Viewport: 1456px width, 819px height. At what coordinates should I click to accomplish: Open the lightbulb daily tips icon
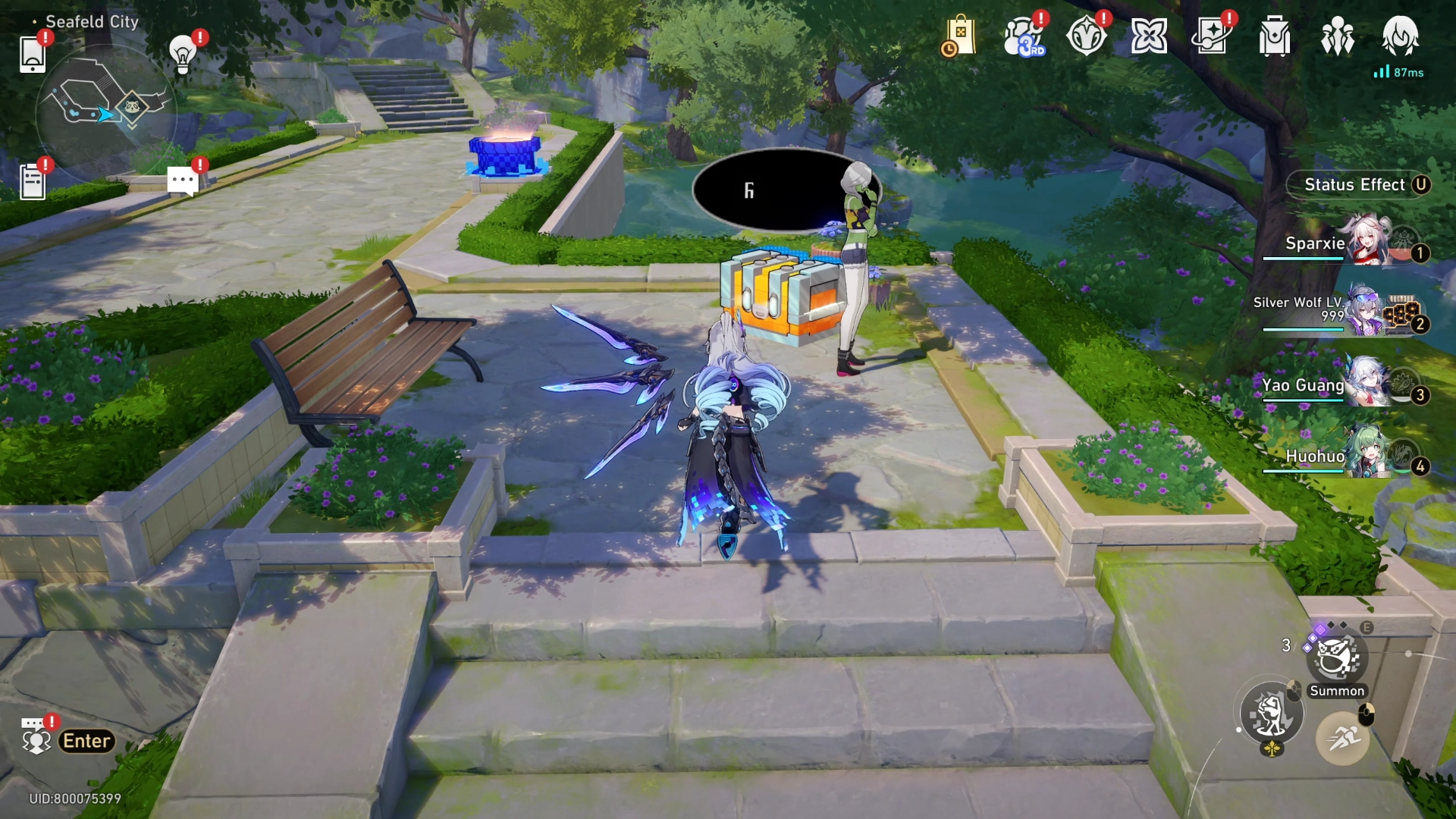(182, 53)
